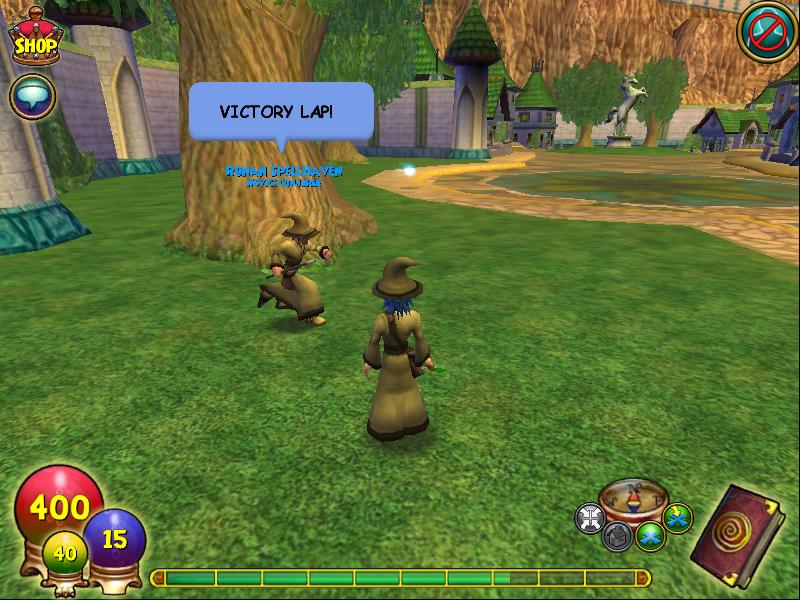Click the green button with yellow arrow

[677, 518]
